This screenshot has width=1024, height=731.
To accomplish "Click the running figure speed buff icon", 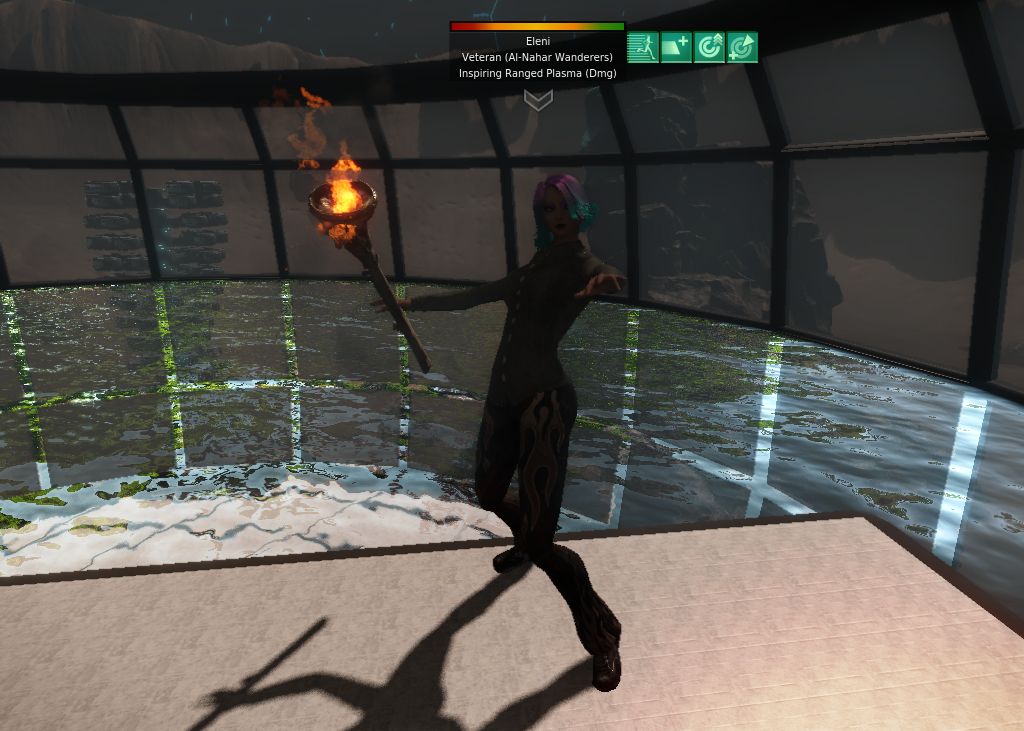I will coord(642,47).
